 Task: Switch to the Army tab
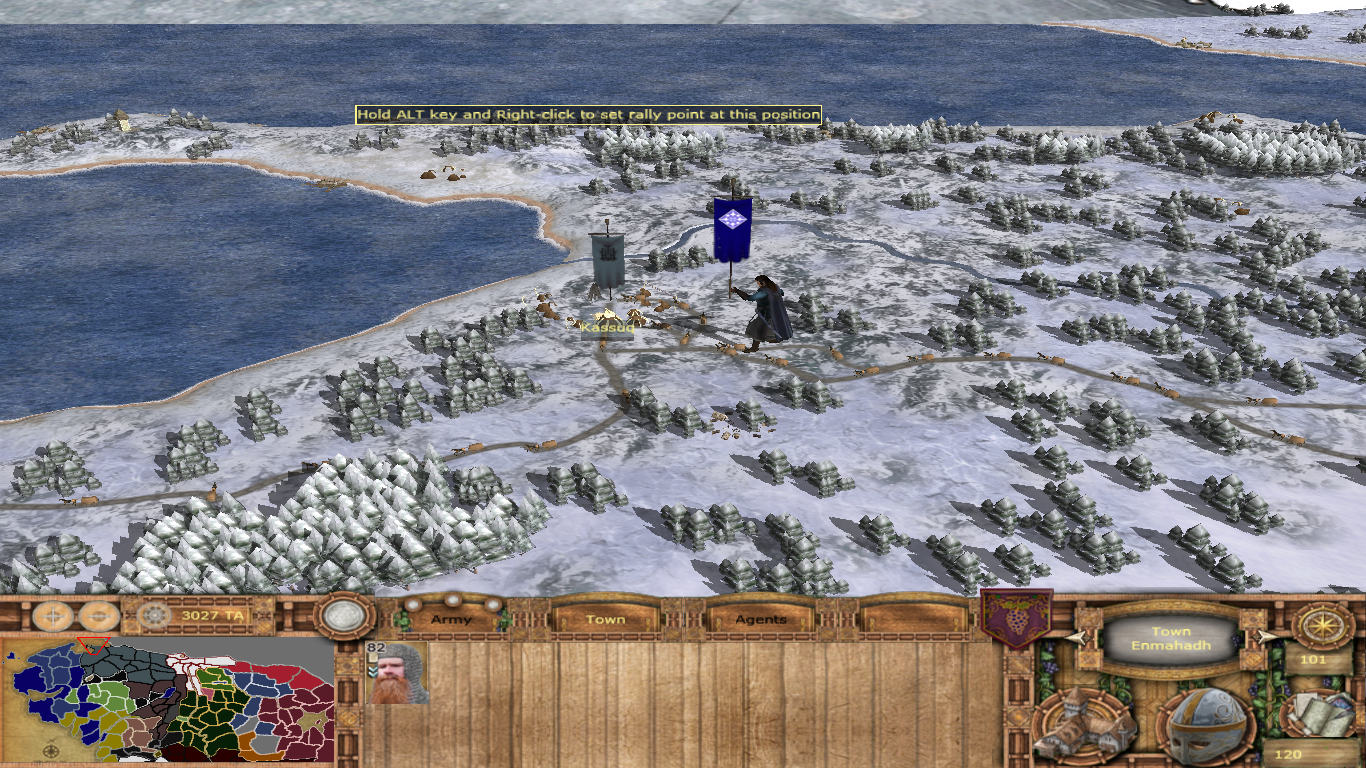[x=451, y=620]
